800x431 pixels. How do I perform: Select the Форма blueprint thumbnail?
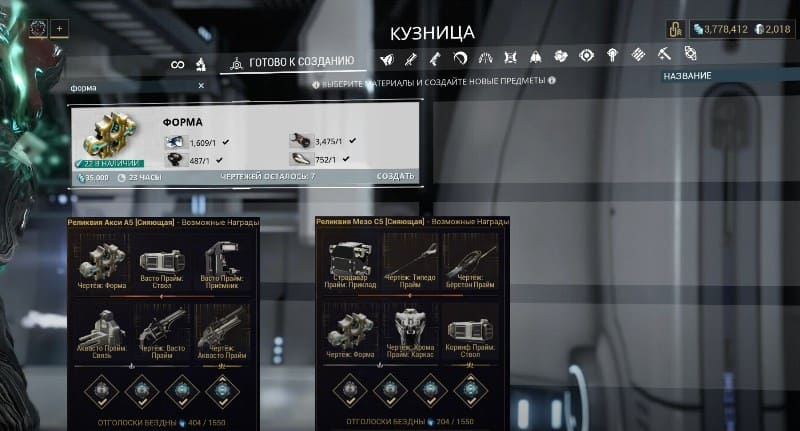[x=109, y=141]
